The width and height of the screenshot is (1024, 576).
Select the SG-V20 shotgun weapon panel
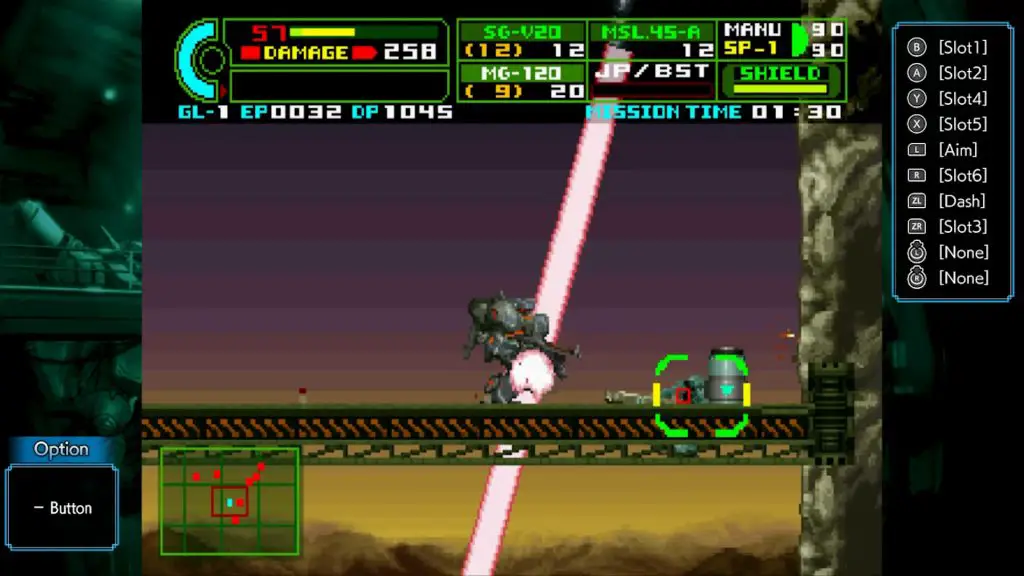pyautogui.click(x=521, y=40)
